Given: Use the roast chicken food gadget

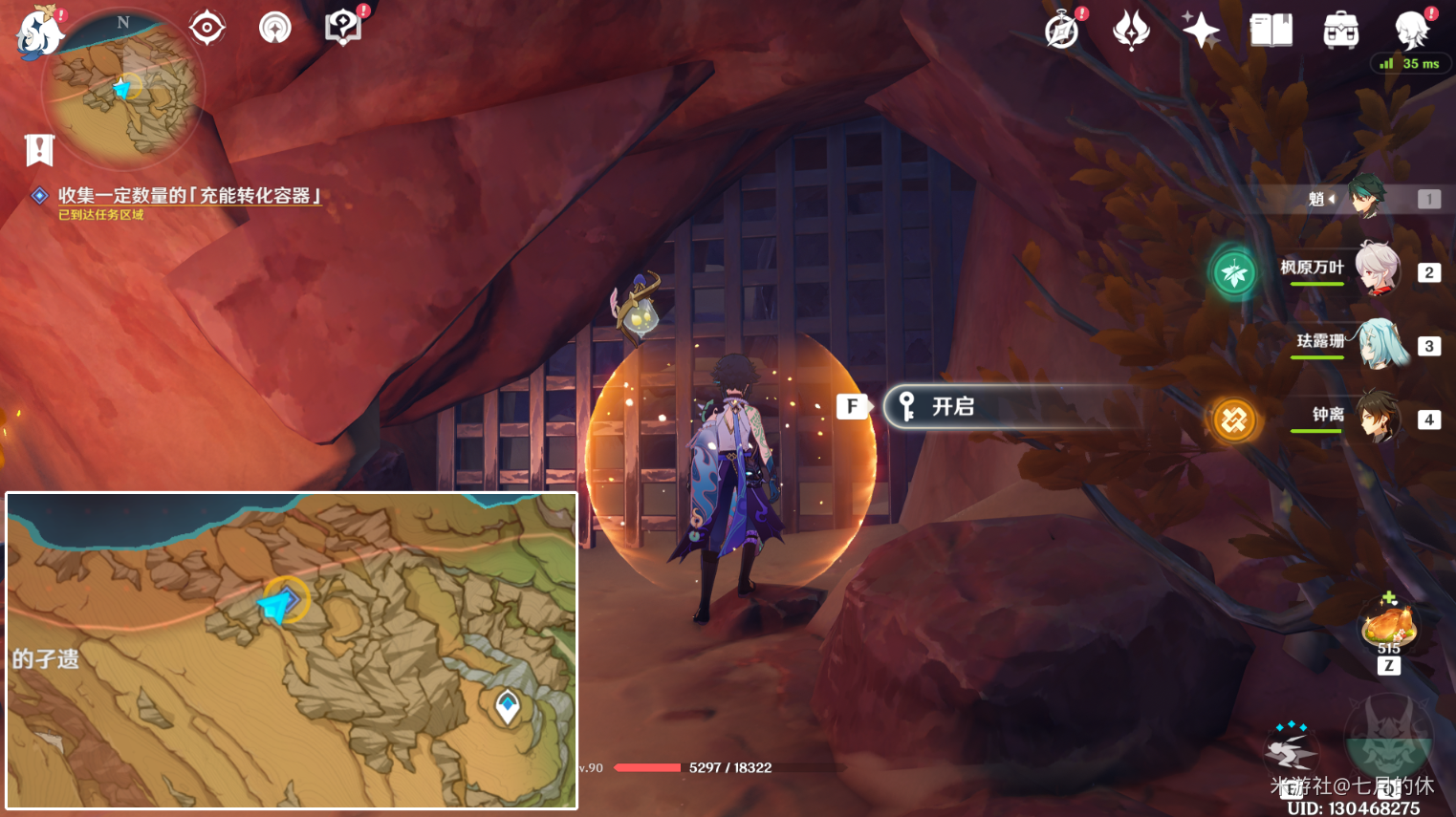Looking at the screenshot, I should point(1389,627).
